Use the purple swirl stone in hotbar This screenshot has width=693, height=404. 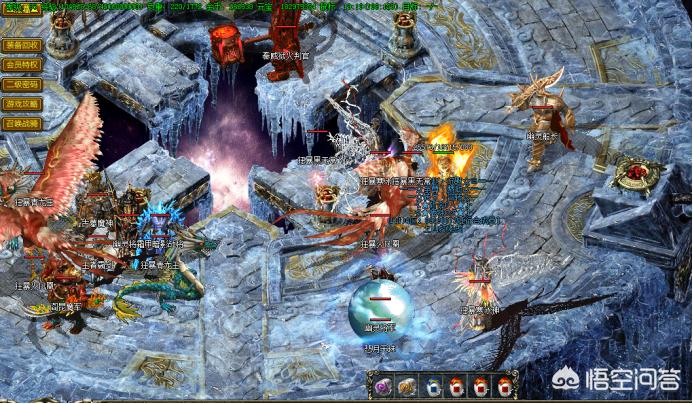[x=382, y=386]
